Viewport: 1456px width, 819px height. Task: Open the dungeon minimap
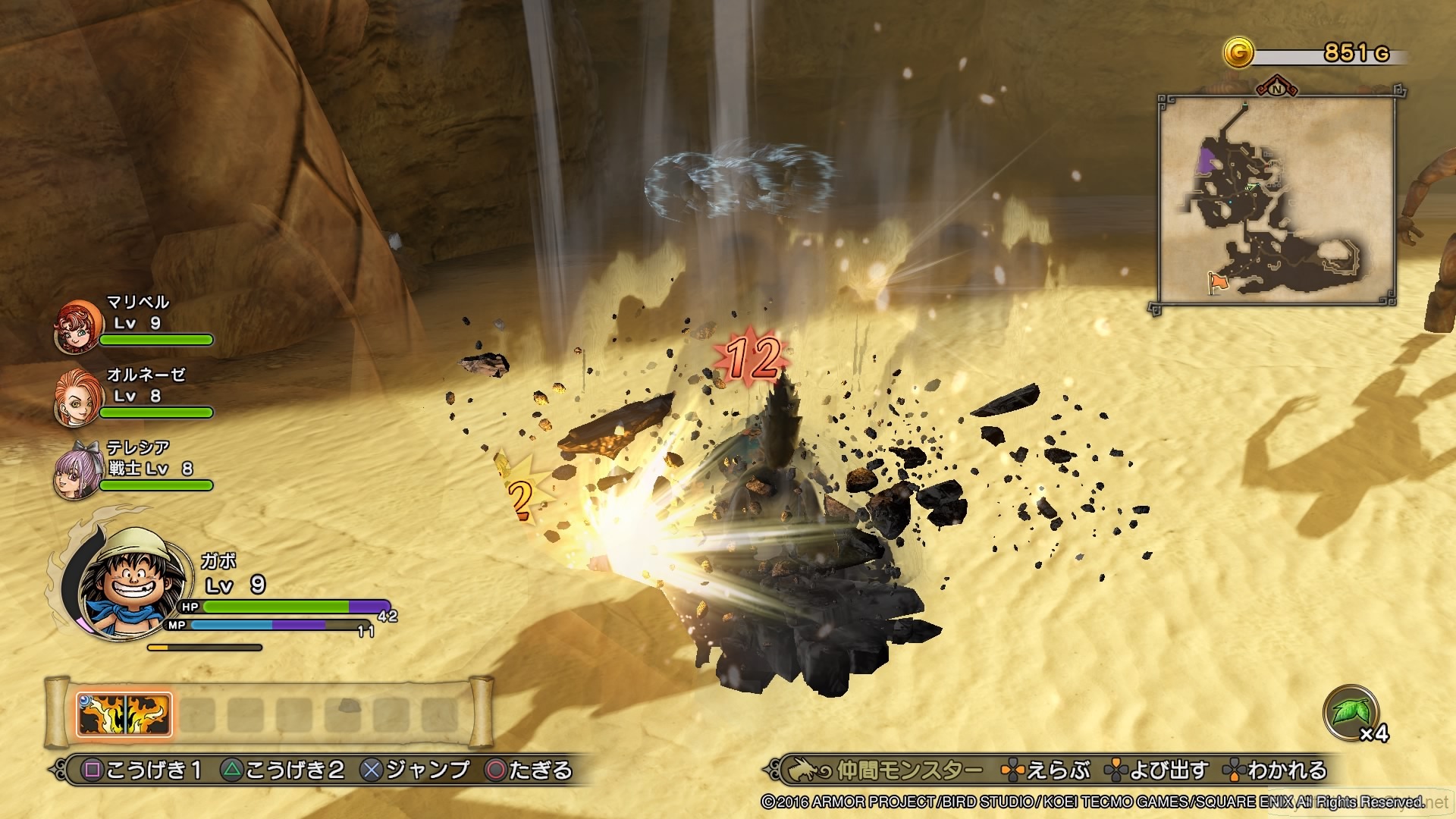pos(1276,201)
